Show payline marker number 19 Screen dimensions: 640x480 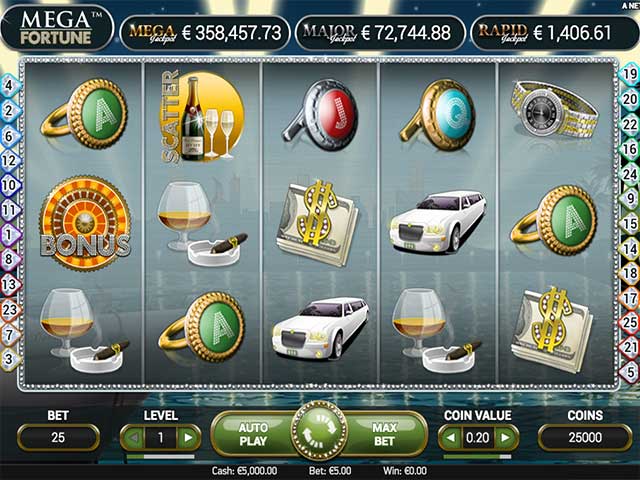tap(630, 73)
